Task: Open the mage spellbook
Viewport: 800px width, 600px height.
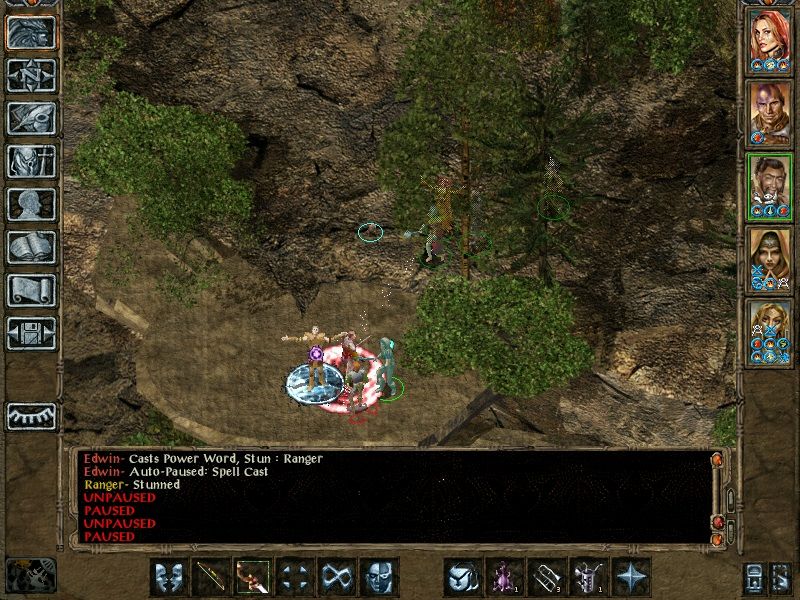Action: click(31, 247)
